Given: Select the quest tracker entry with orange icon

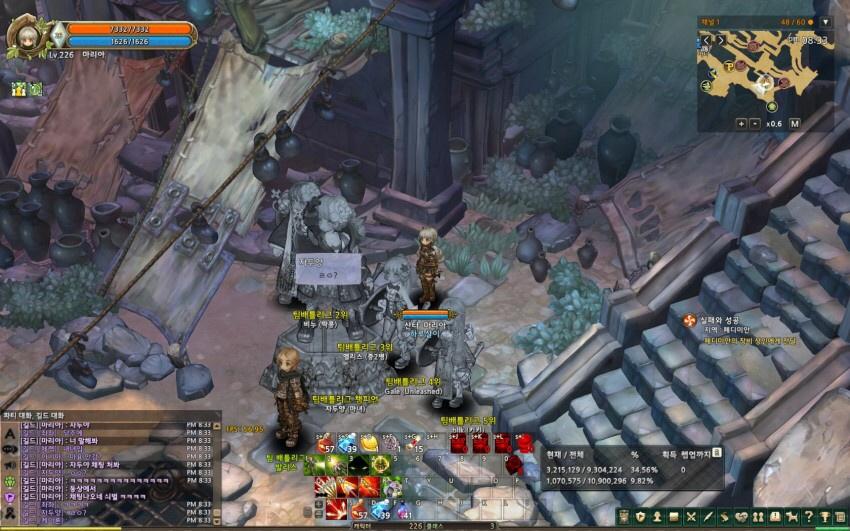Looking at the screenshot, I should 689,320.
